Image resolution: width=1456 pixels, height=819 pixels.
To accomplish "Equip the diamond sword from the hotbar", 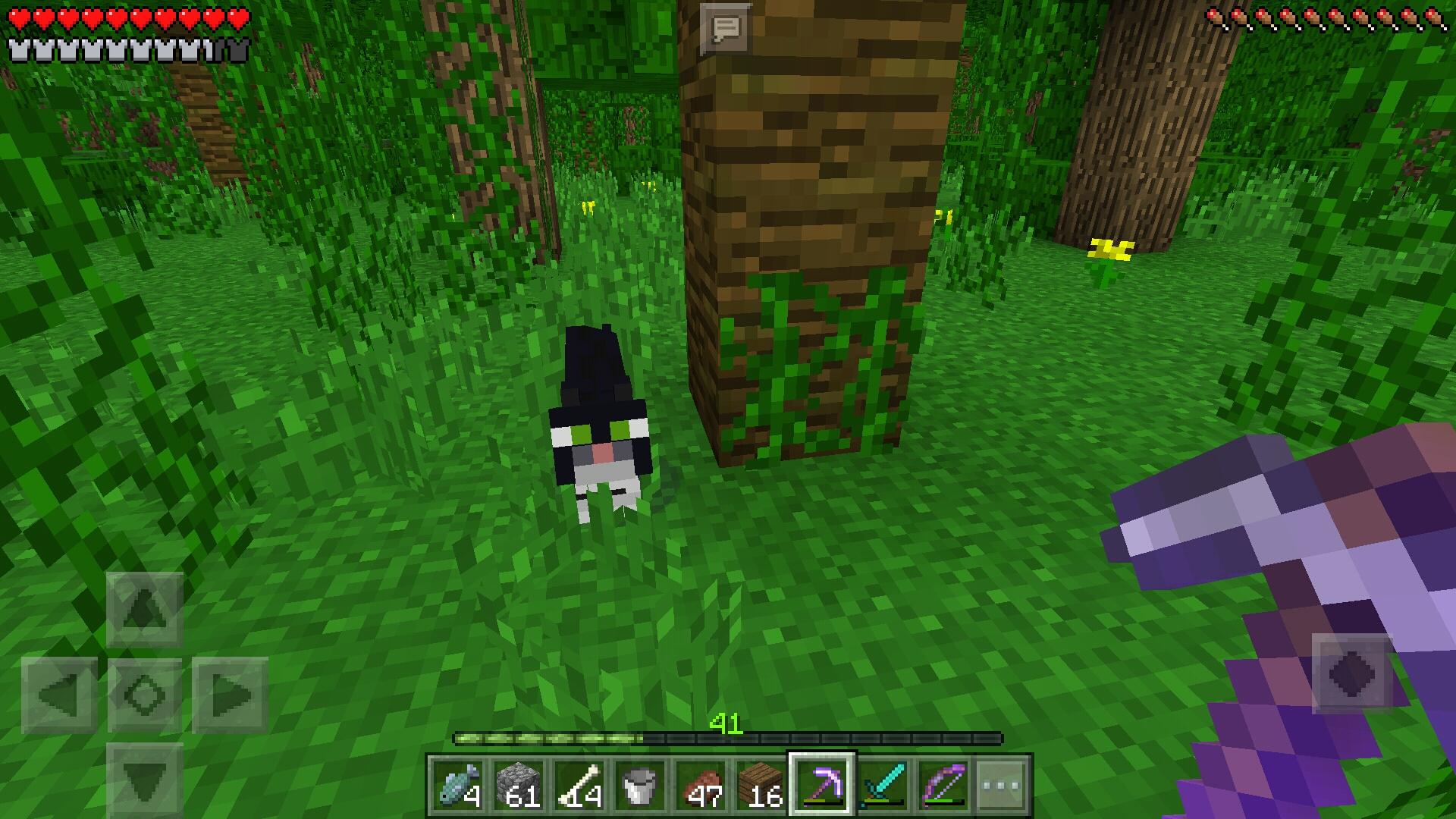I will click(x=883, y=786).
